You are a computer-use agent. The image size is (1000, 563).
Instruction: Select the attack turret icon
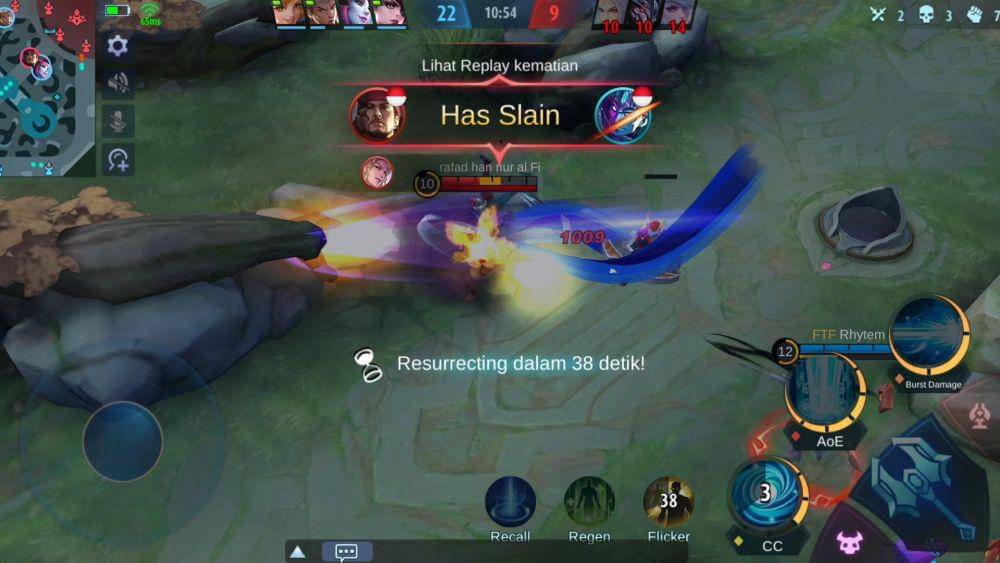click(979, 416)
